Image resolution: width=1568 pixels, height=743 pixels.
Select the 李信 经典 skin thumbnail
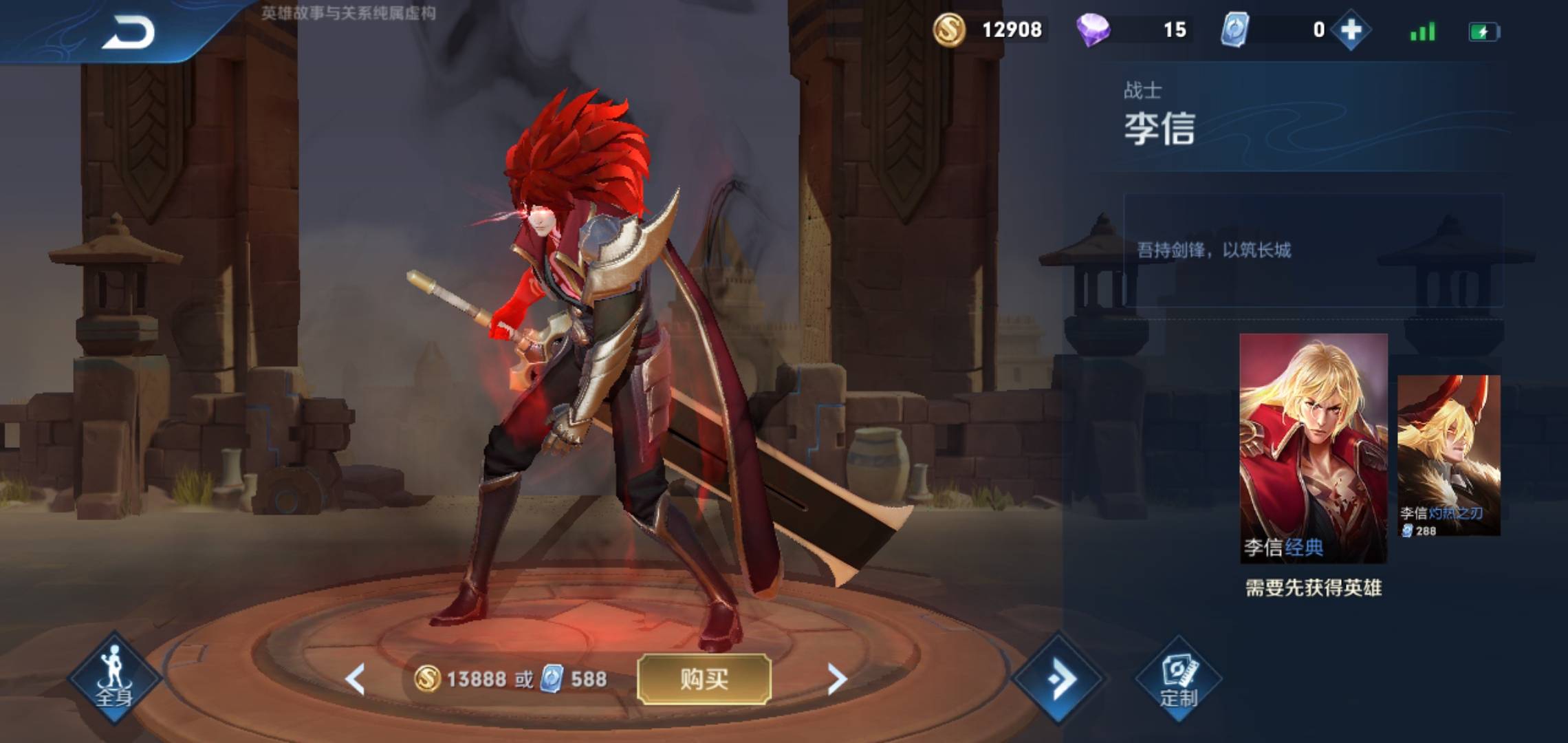click(x=1313, y=448)
